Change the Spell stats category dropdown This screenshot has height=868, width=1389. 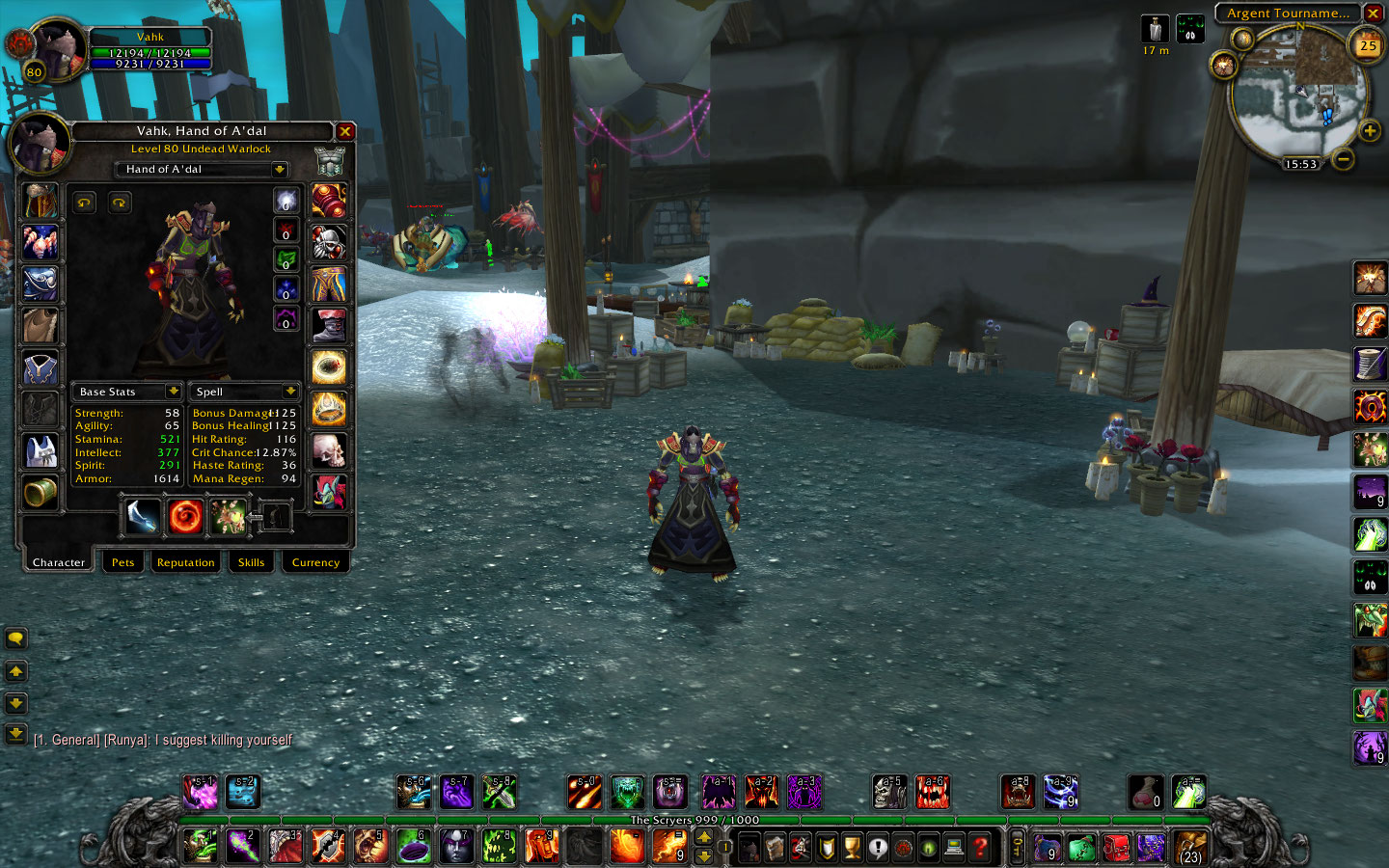click(289, 392)
